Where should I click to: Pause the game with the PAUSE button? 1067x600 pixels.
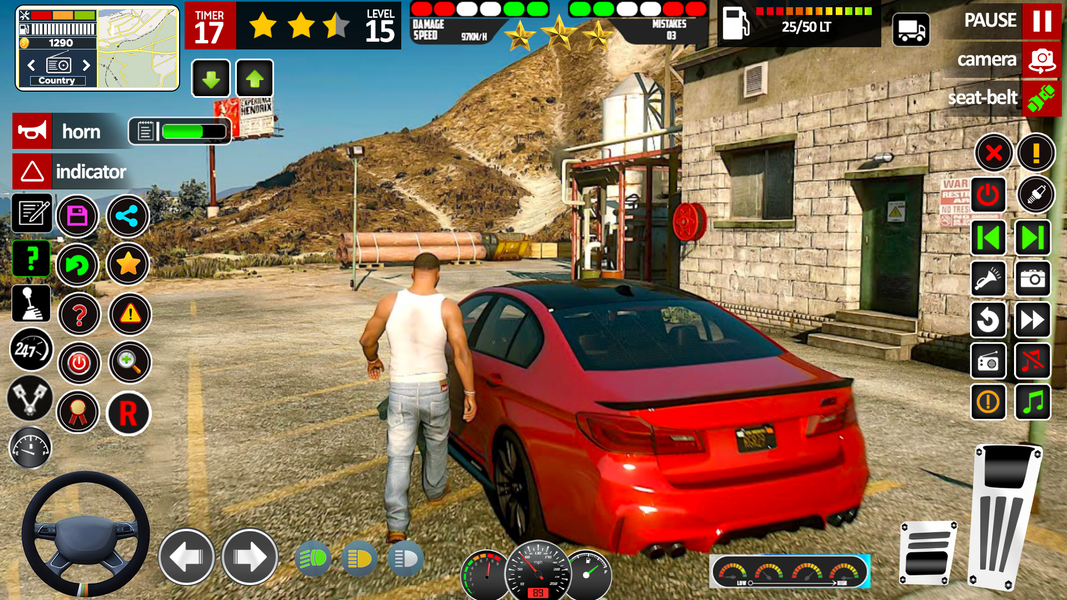(x=1041, y=21)
